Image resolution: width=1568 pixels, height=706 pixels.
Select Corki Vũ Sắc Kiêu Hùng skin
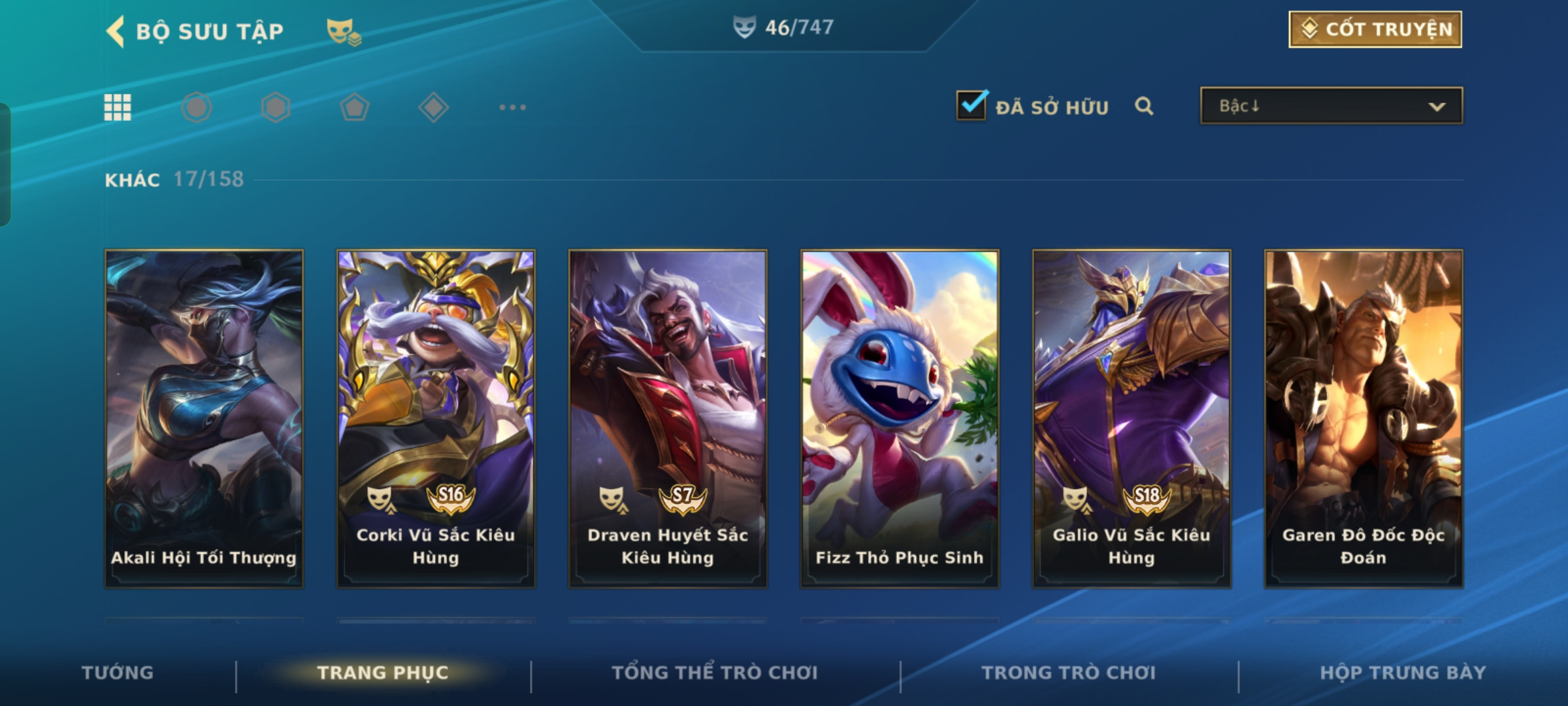[436, 418]
